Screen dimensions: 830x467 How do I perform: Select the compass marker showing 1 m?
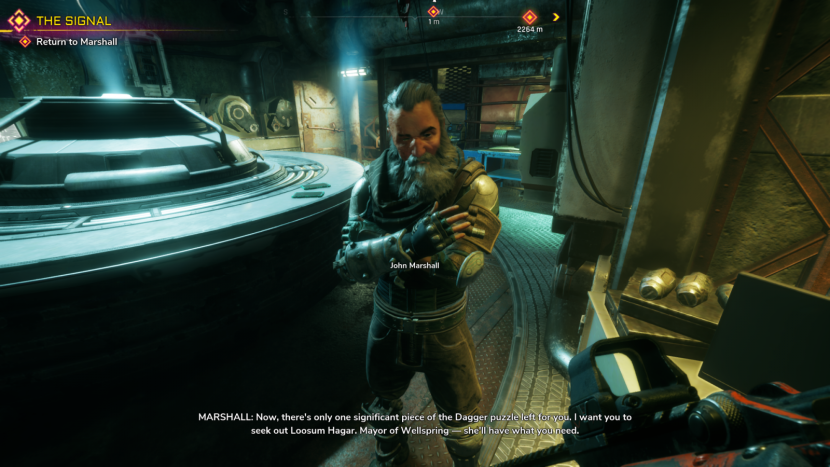click(433, 12)
